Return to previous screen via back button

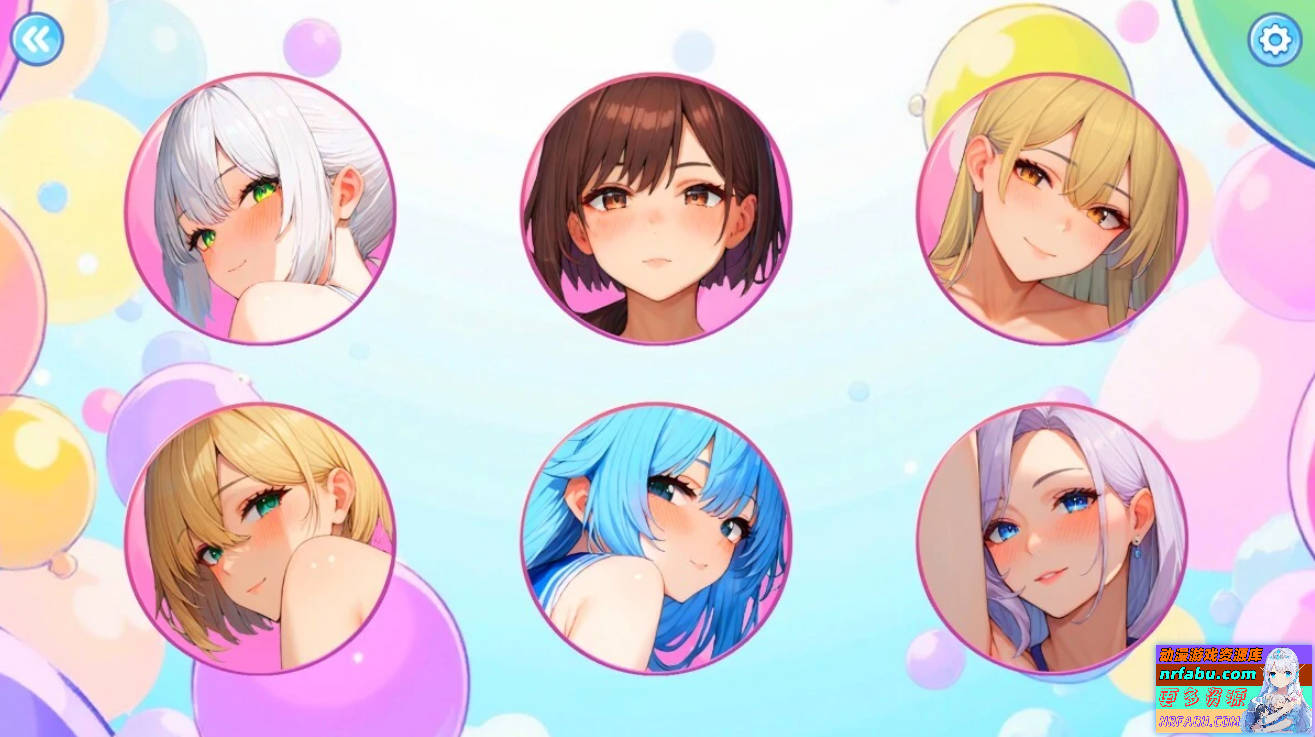tap(36, 38)
